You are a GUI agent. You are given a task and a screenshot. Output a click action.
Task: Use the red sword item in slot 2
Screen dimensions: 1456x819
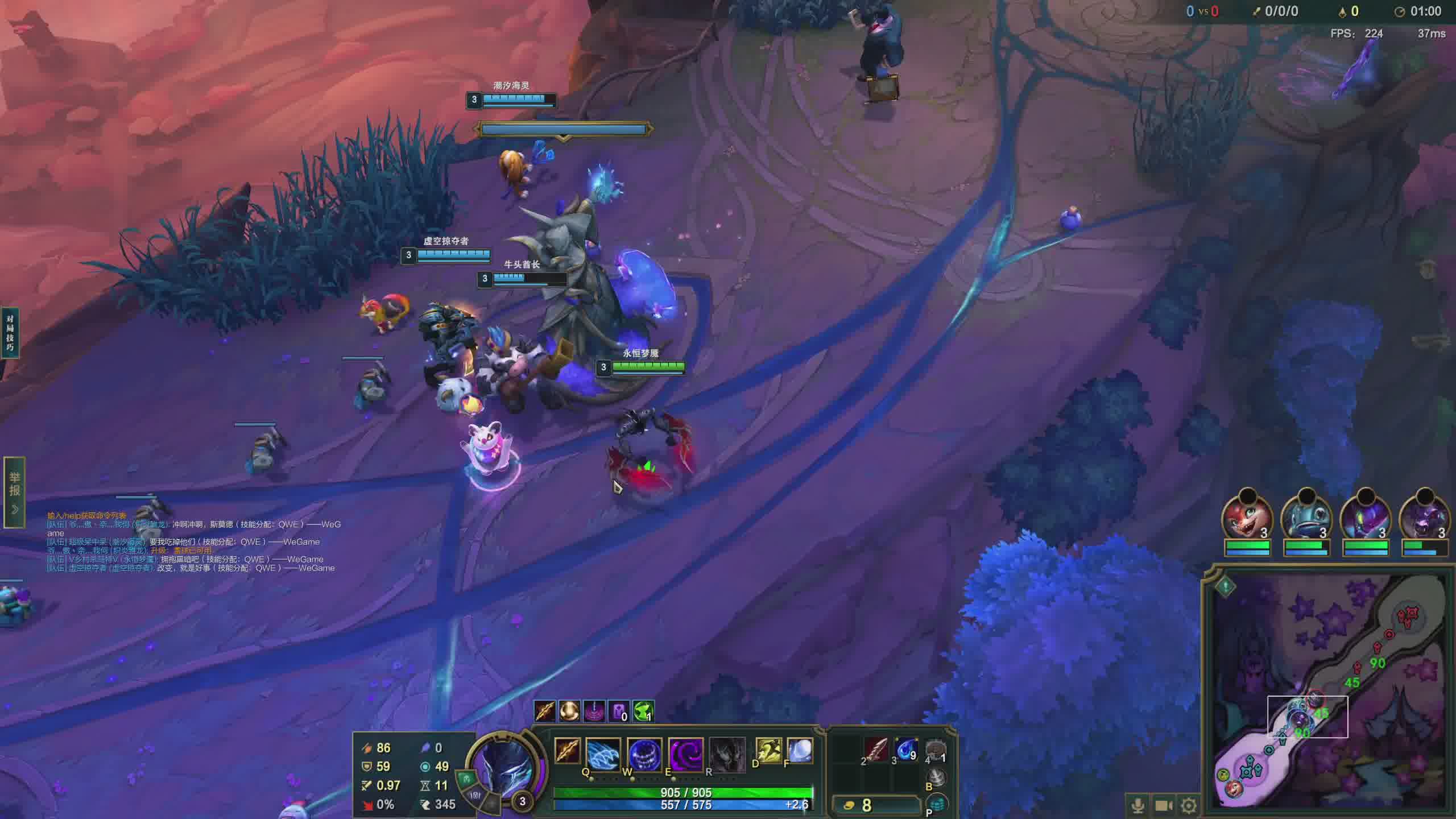click(x=876, y=751)
